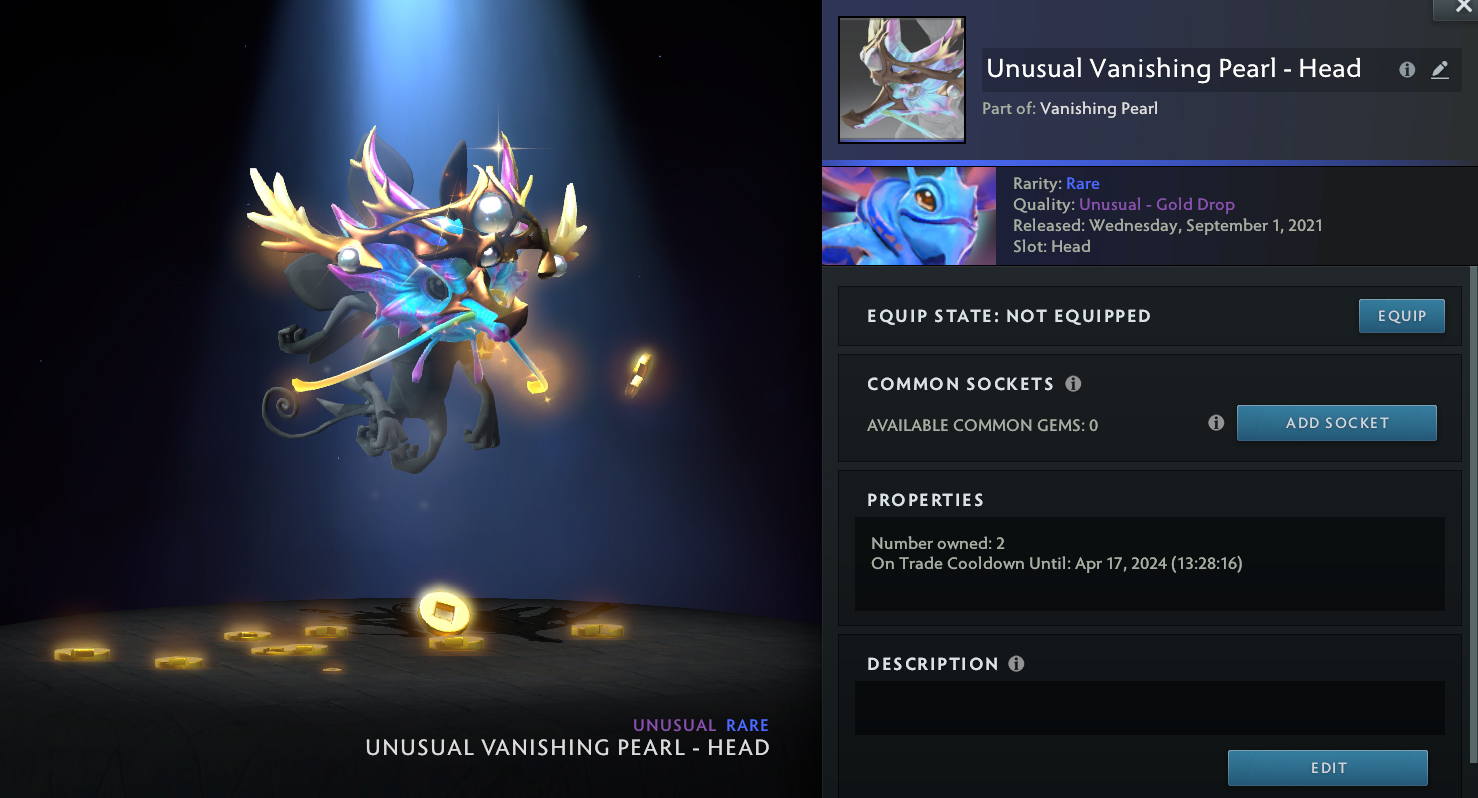Open the Vanishing Pearl set link
The height and width of the screenshot is (798, 1478).
[1098, 108]
